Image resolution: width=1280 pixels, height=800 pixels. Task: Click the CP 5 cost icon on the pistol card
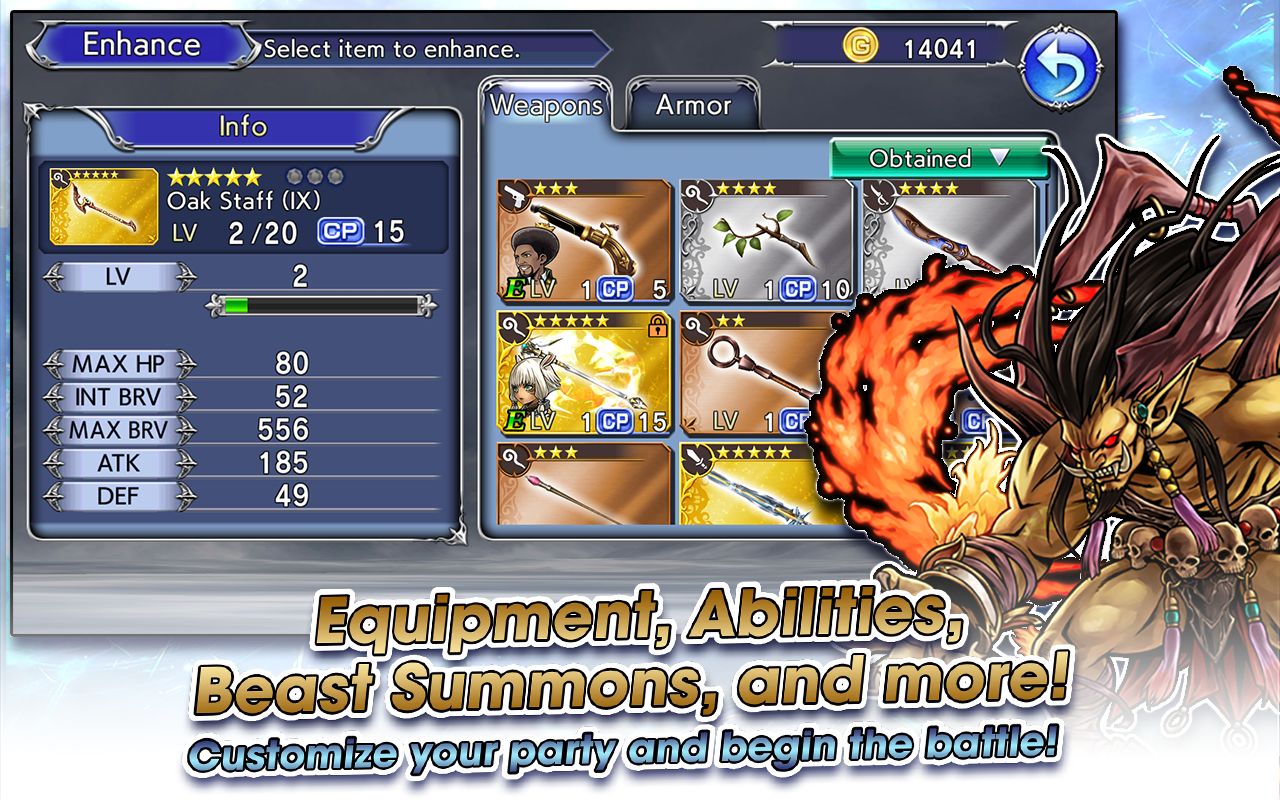[x=617, y=290]
